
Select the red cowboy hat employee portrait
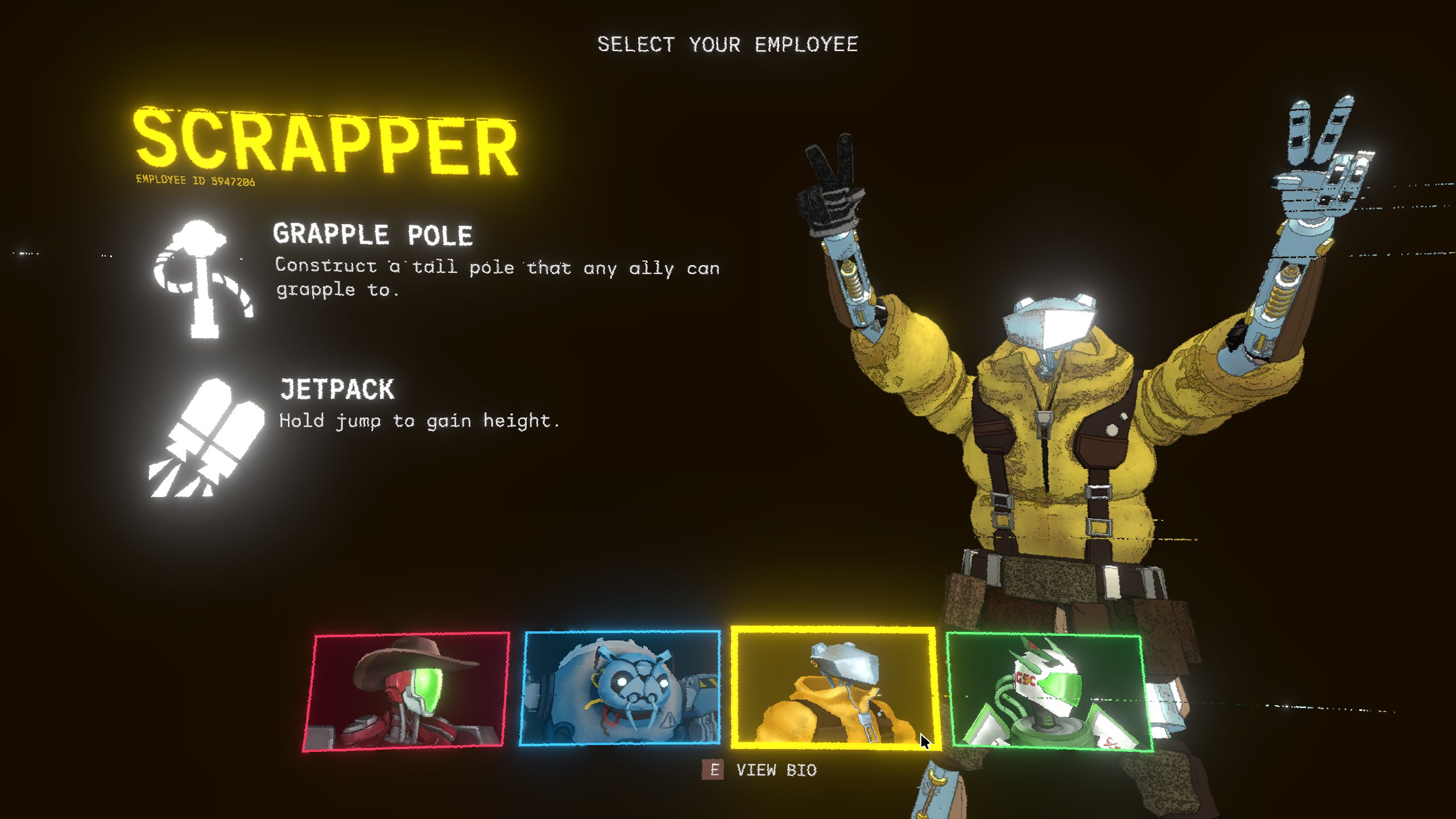[x=406, y=690]
